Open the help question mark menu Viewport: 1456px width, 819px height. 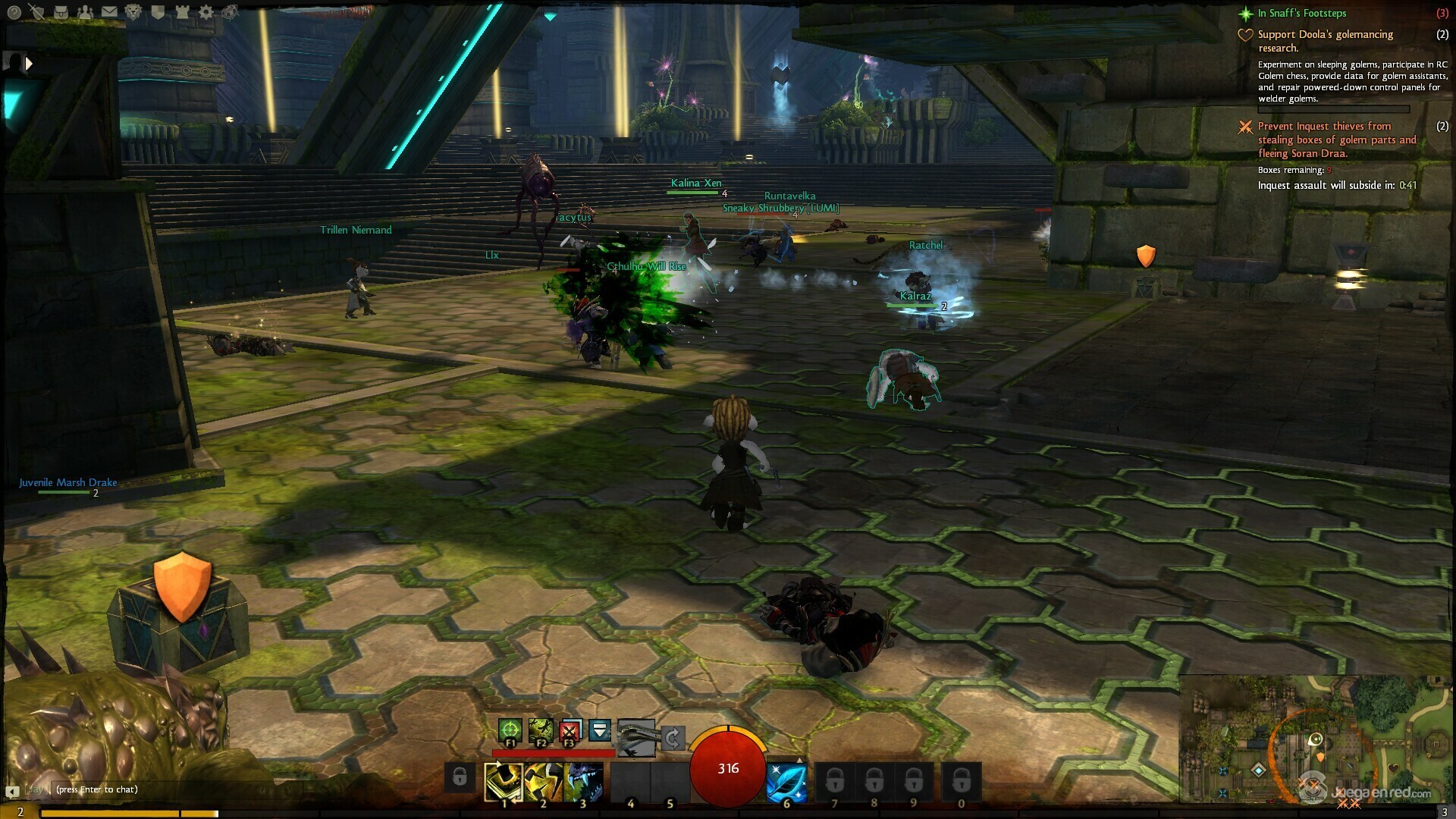pyautogui.click(x=14, y=11)
